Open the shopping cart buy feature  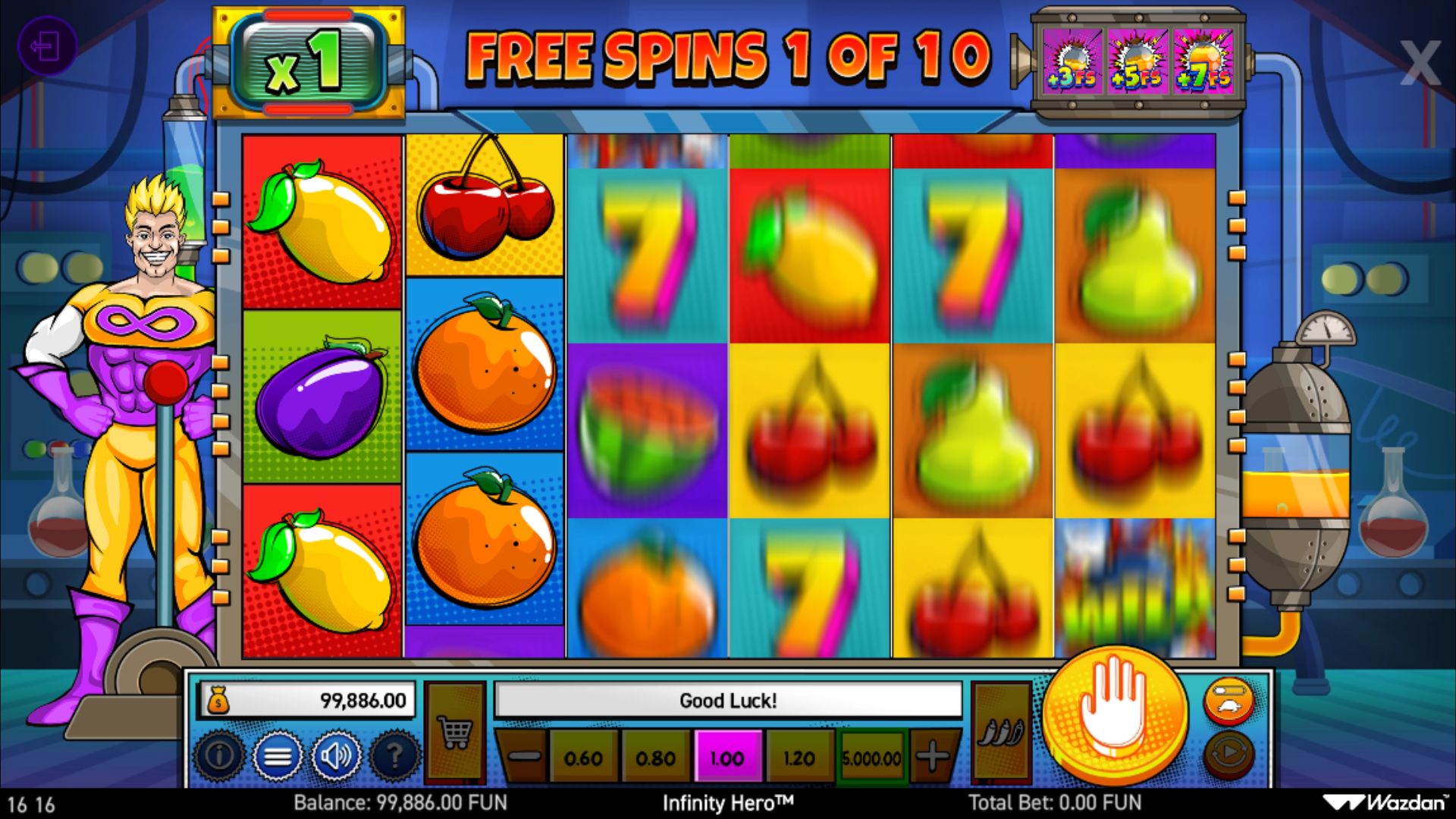point(455,733)
